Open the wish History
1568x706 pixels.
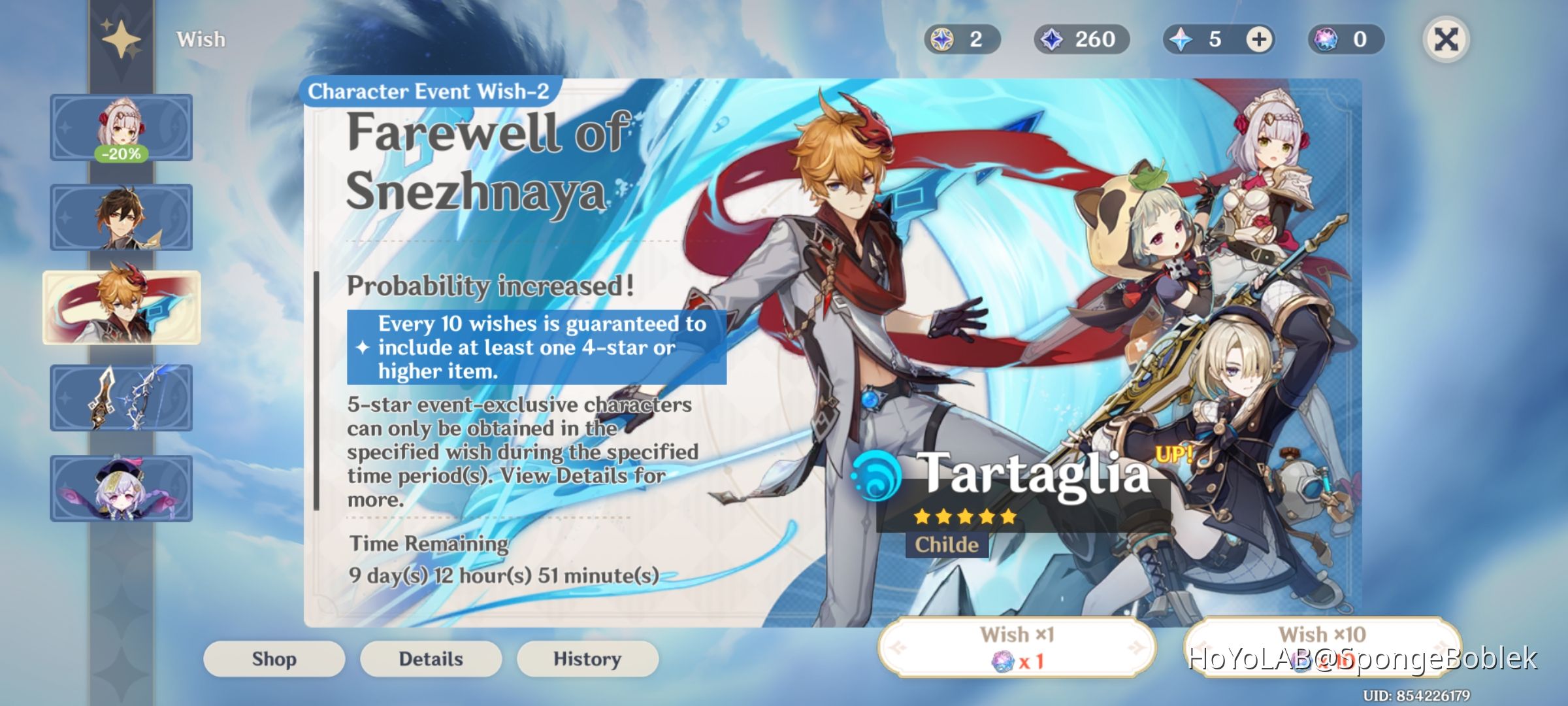pos(587,659)
